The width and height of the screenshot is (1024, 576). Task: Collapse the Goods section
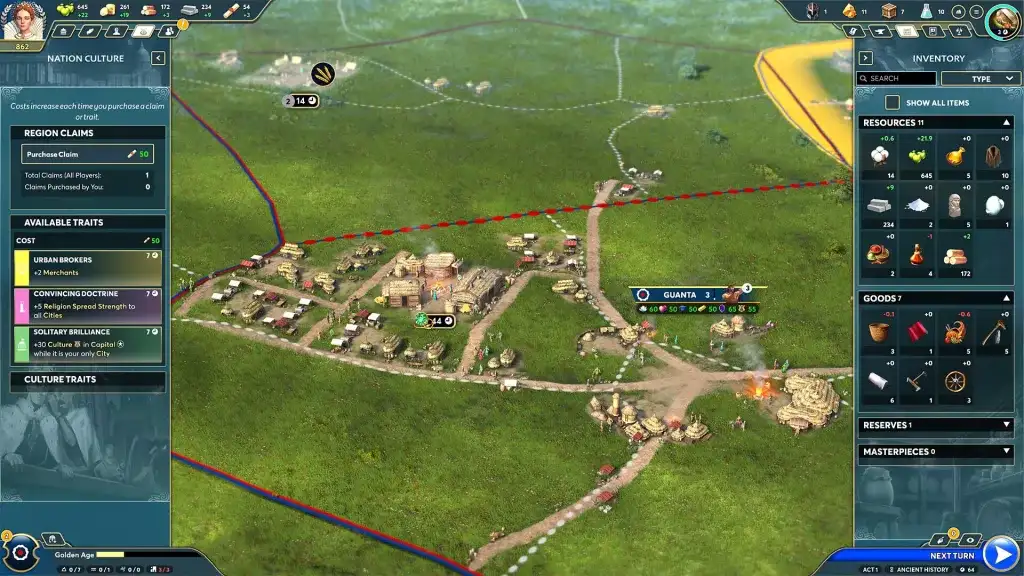(1006, 298)
